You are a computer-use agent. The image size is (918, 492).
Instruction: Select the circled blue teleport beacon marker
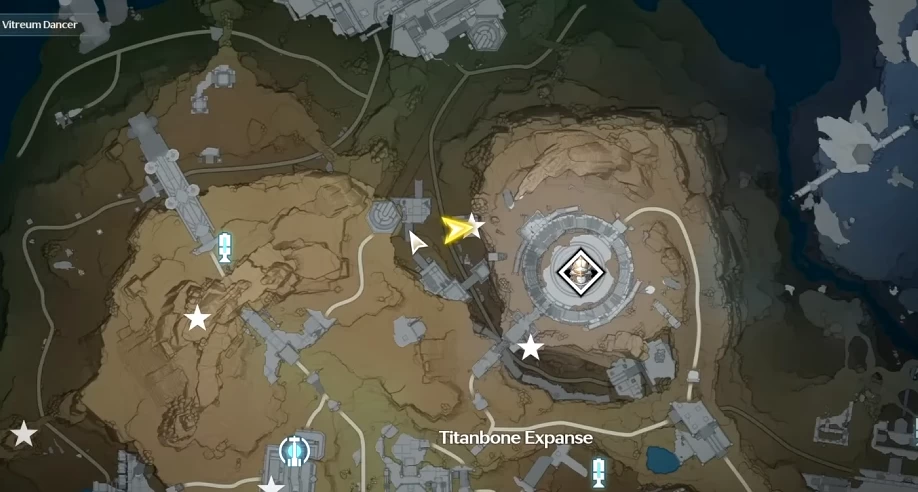pyautogui.click(x=294, y=450)
